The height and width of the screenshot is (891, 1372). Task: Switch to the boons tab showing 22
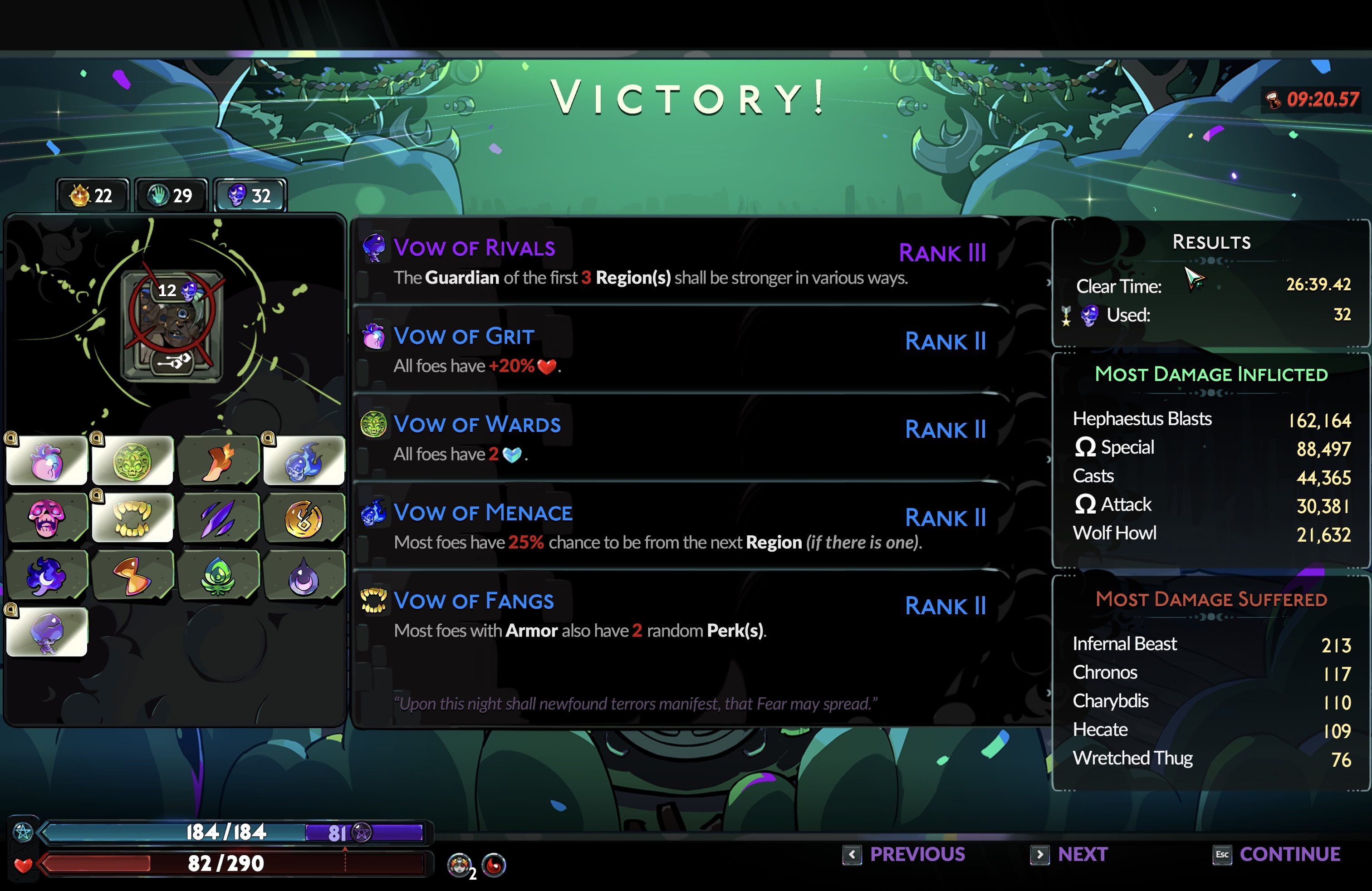(92, 196)
